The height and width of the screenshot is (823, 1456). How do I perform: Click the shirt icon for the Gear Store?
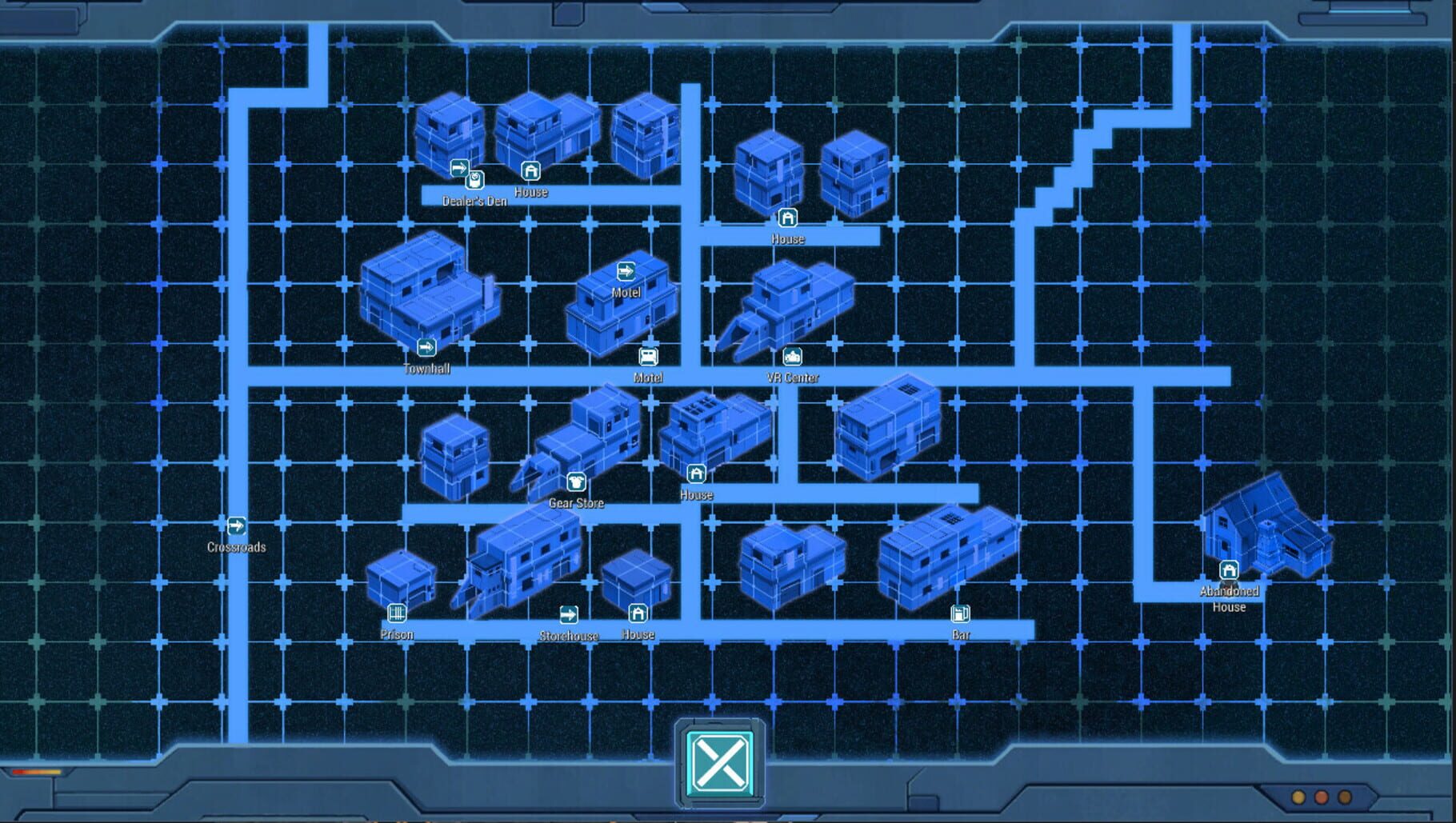pos(577,483)
